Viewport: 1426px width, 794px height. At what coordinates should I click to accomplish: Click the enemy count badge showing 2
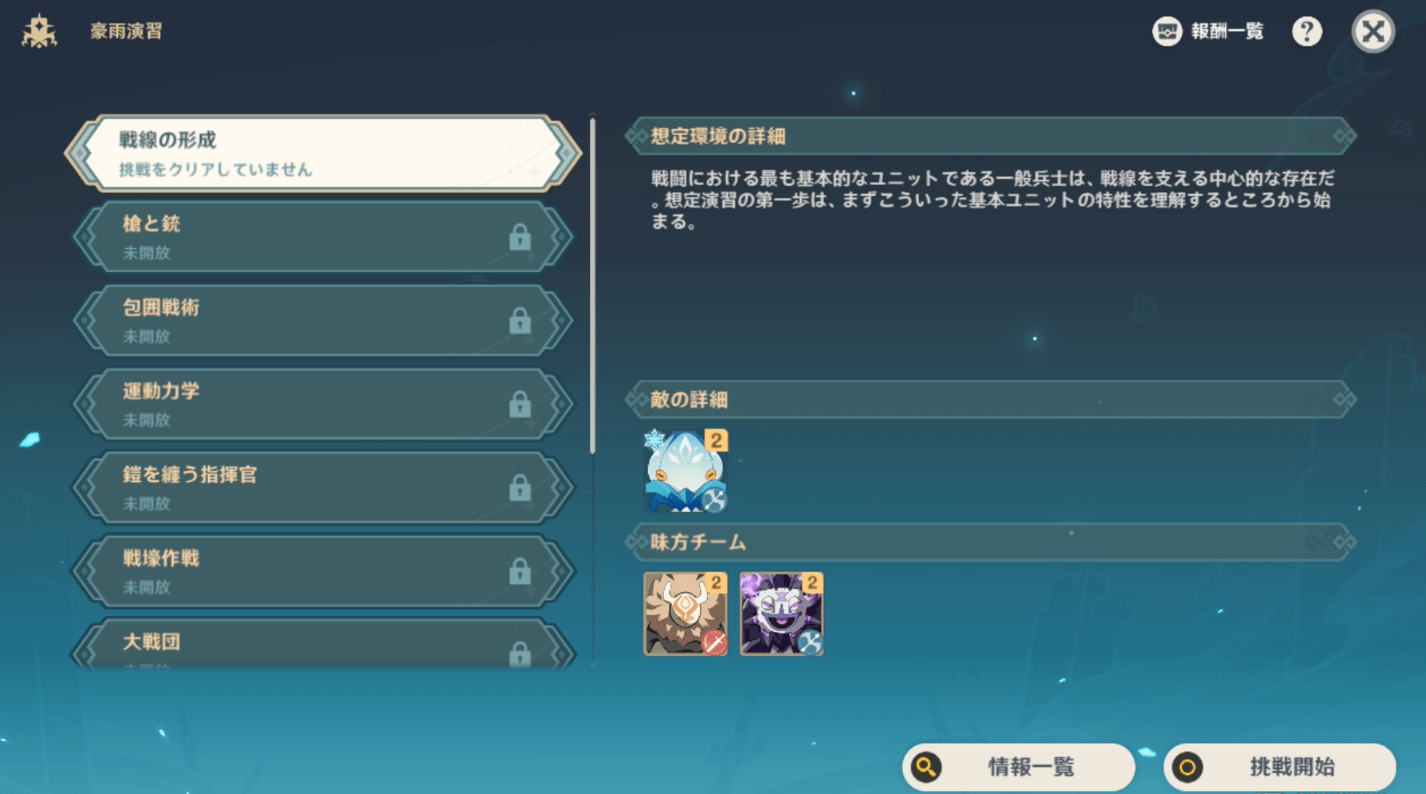pos(714,440)
